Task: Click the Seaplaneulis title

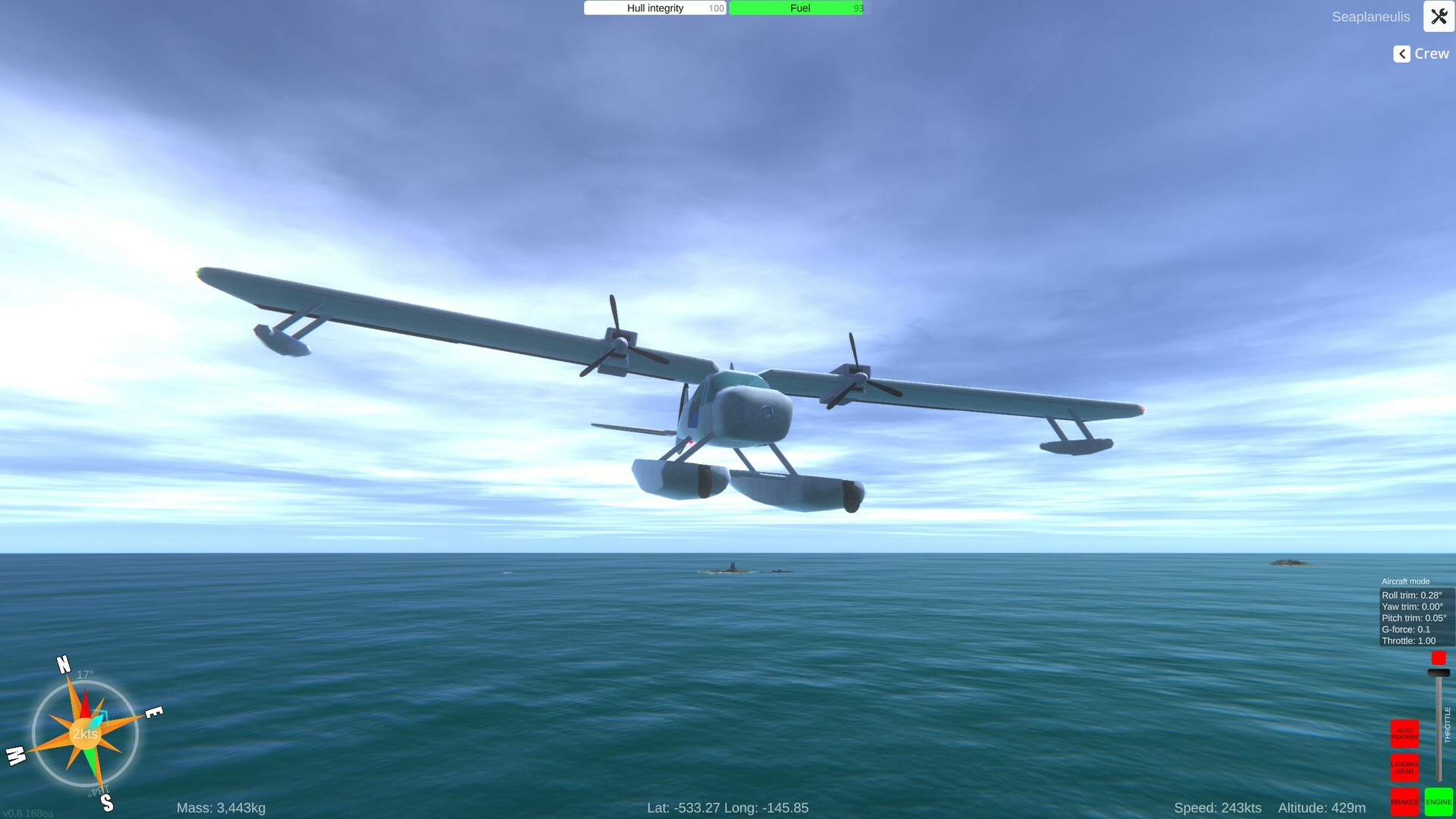Action: [x=1370, y=16]
